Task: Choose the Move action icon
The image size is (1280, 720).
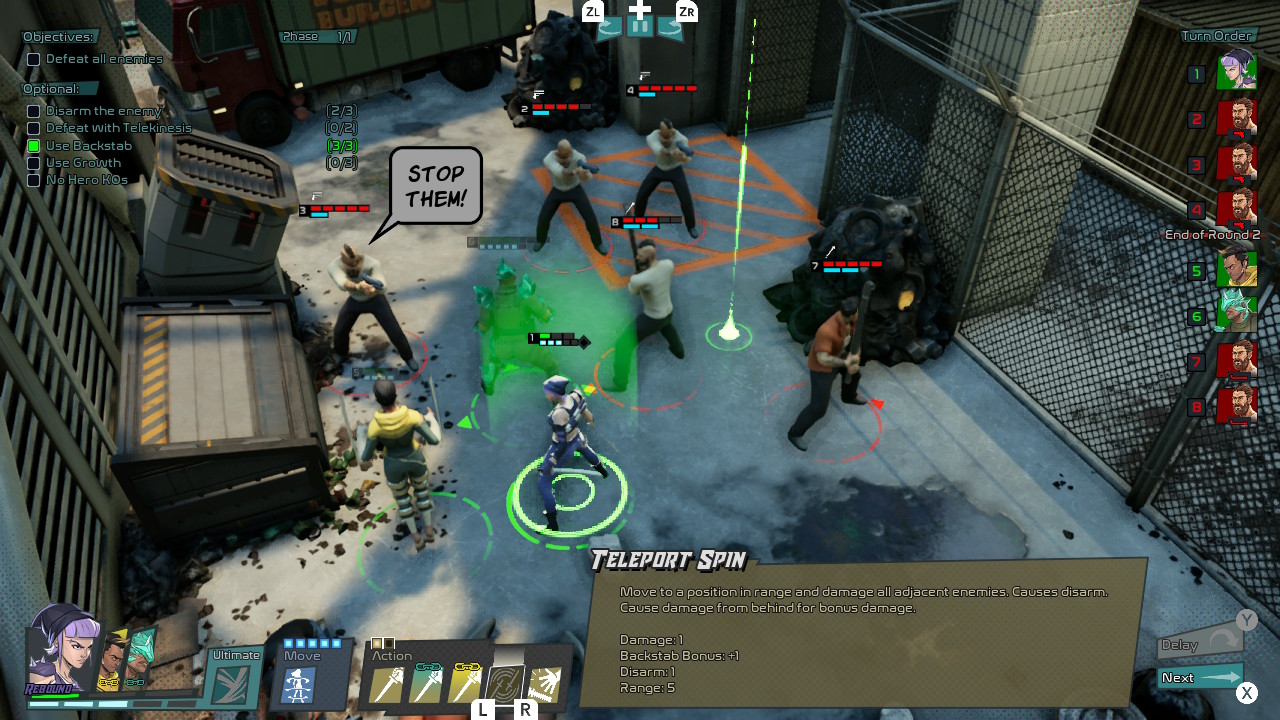Action: tap(299, 686)
